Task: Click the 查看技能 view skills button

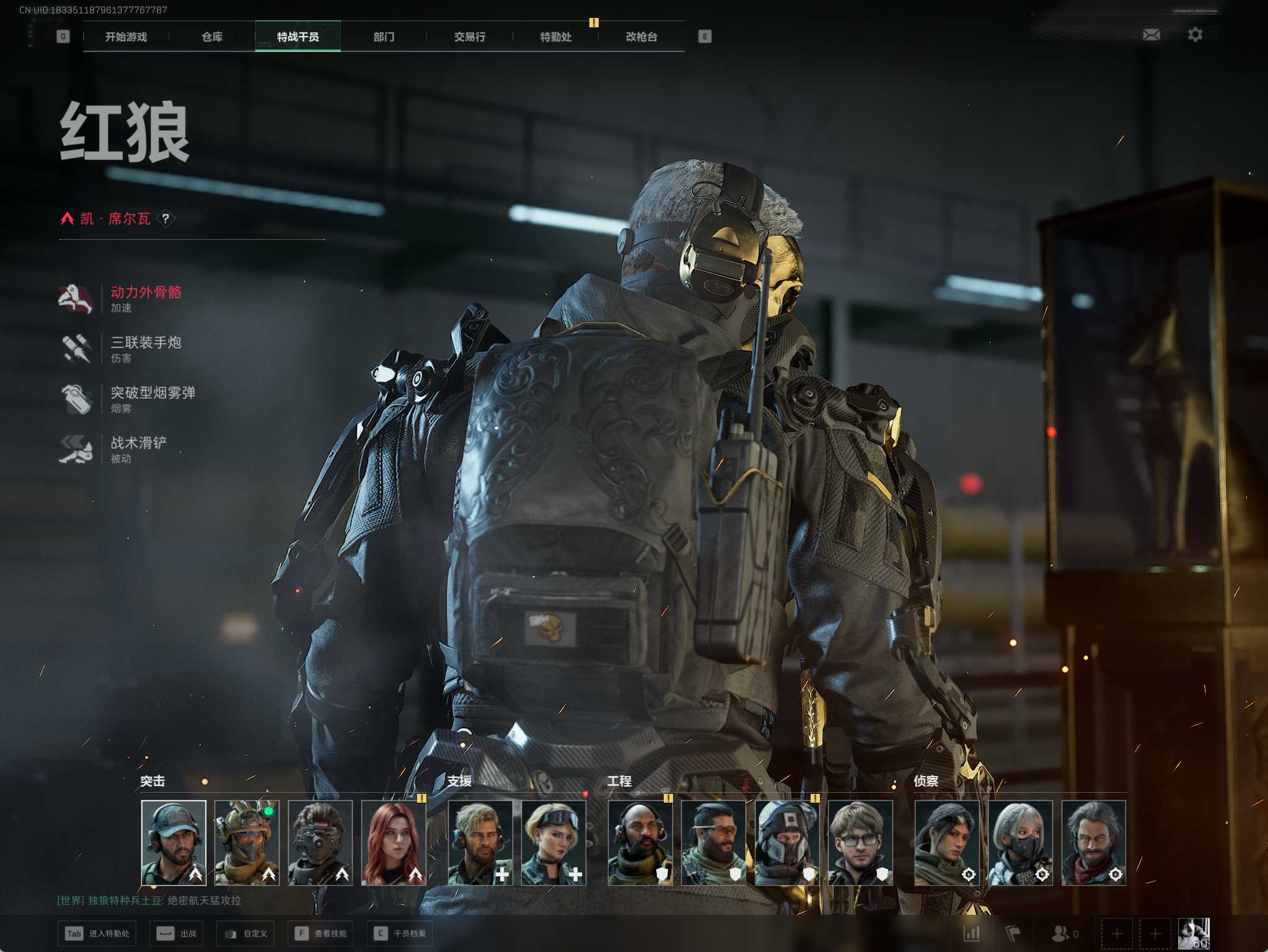Action: point(321,933)
